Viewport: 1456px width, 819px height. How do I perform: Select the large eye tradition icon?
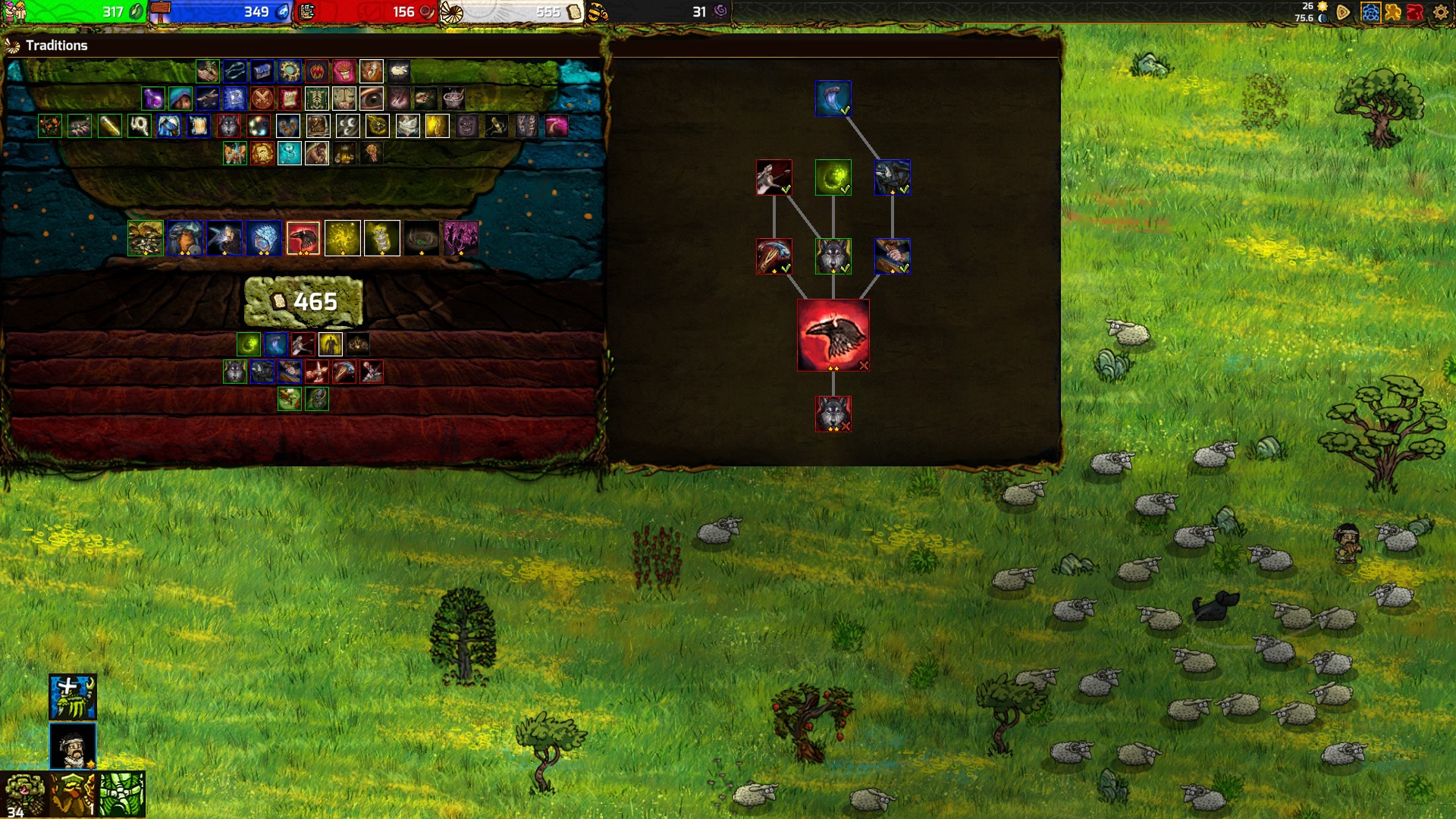(372, 99)
